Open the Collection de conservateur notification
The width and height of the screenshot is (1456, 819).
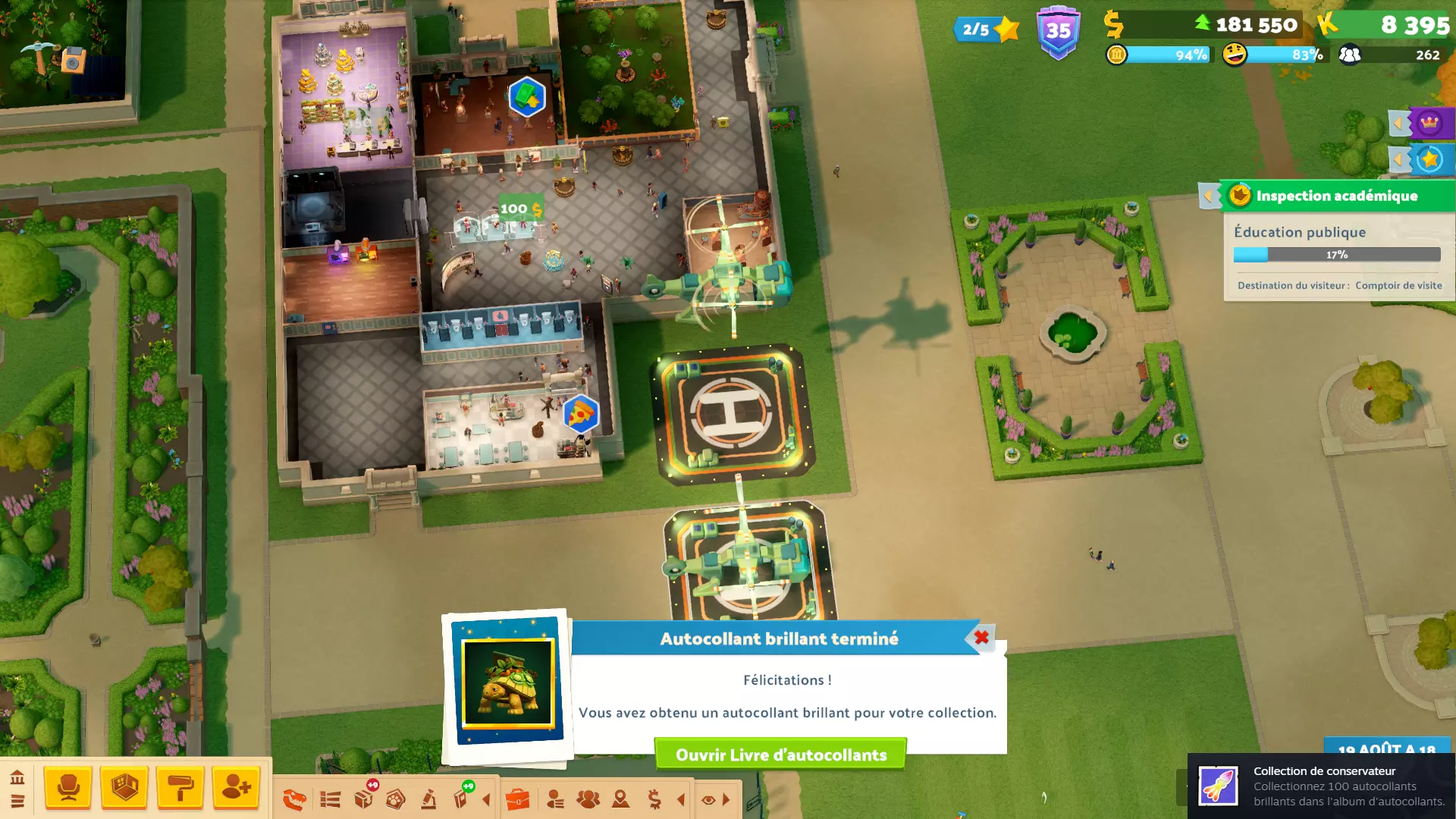coord(1321,786)
